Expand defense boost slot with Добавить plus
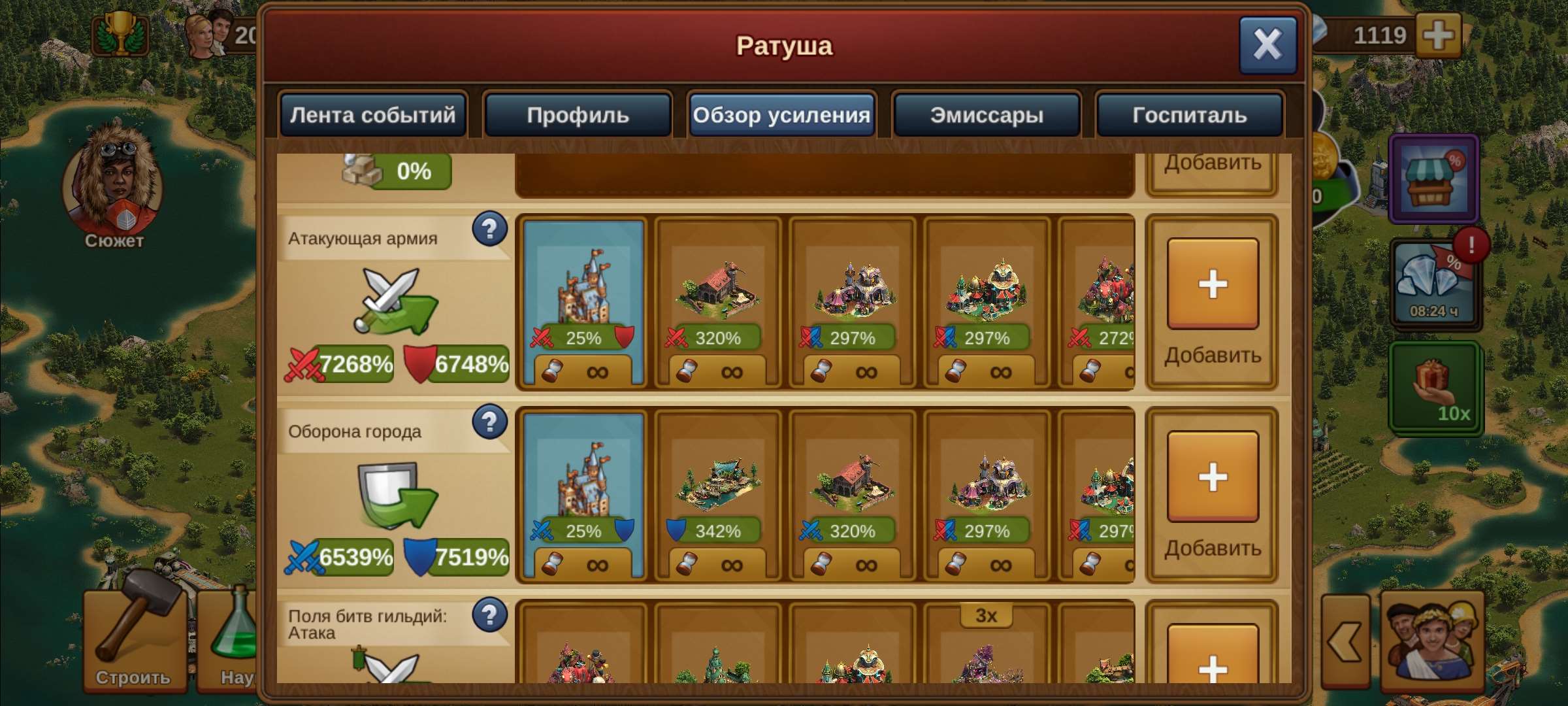This screenshot has height=706, width=1568. click(1212, 477)
